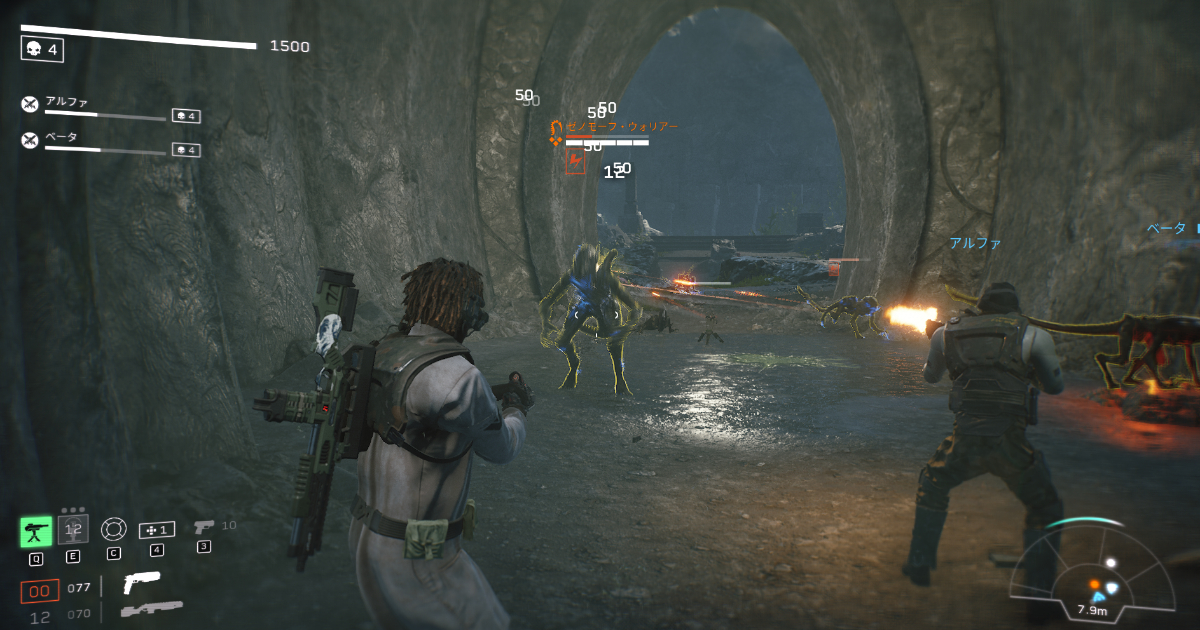Select the ability icon on cooldown showing 12
Viewport: 1200px width, 630px height.
pyautogui.click(x=73, y=530)
